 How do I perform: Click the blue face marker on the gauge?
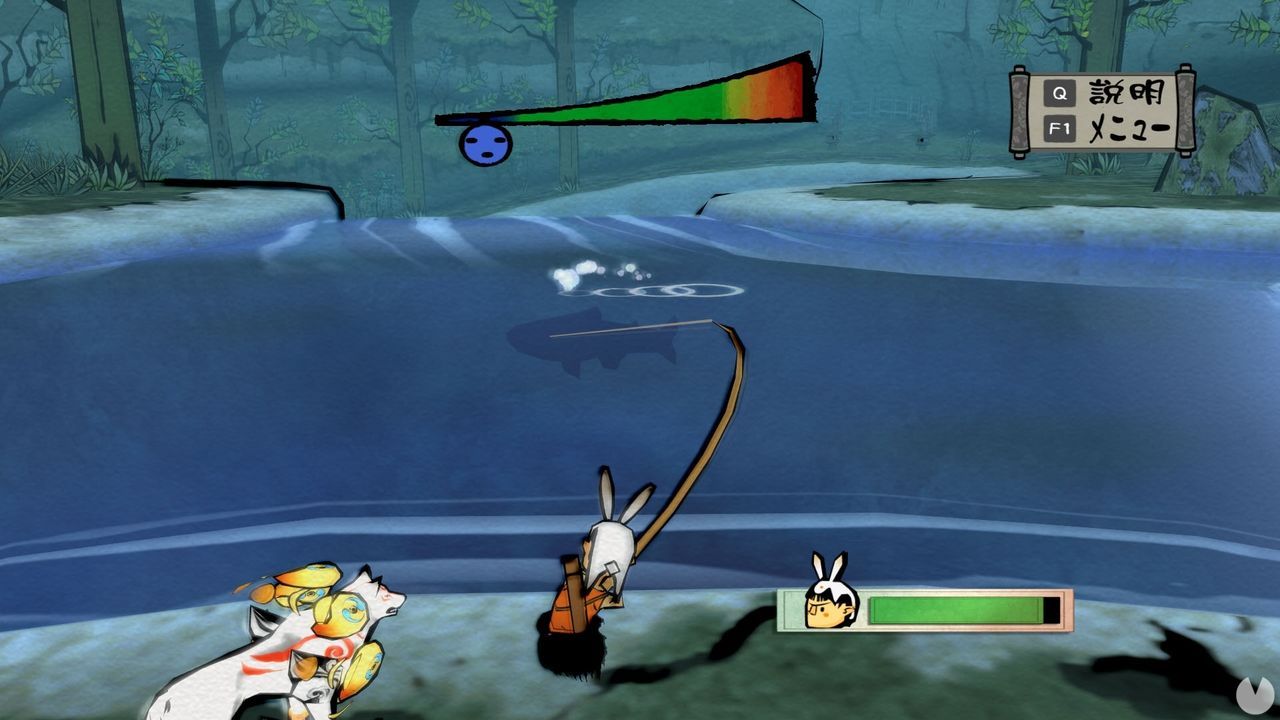(x=485, y=143)
